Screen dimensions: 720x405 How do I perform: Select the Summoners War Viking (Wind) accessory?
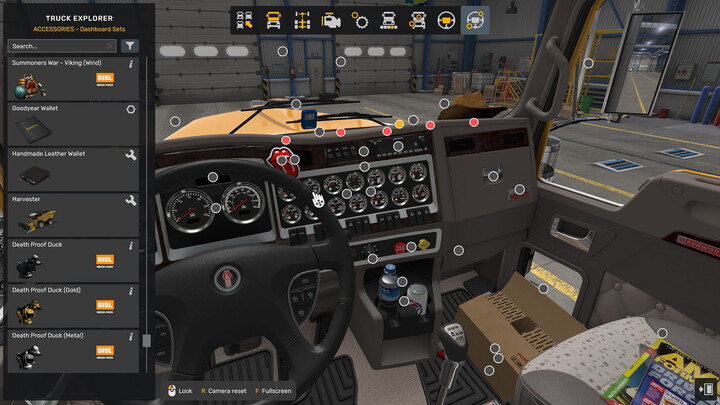point(72,77)
